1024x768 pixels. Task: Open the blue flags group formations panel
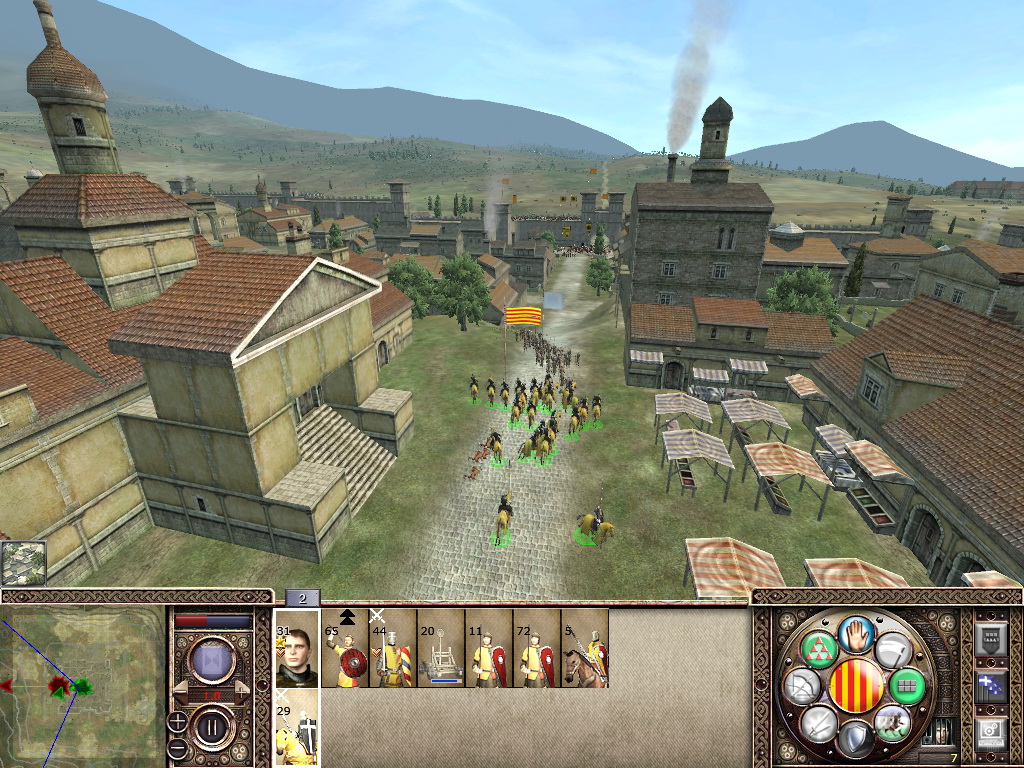coord(990,687)
